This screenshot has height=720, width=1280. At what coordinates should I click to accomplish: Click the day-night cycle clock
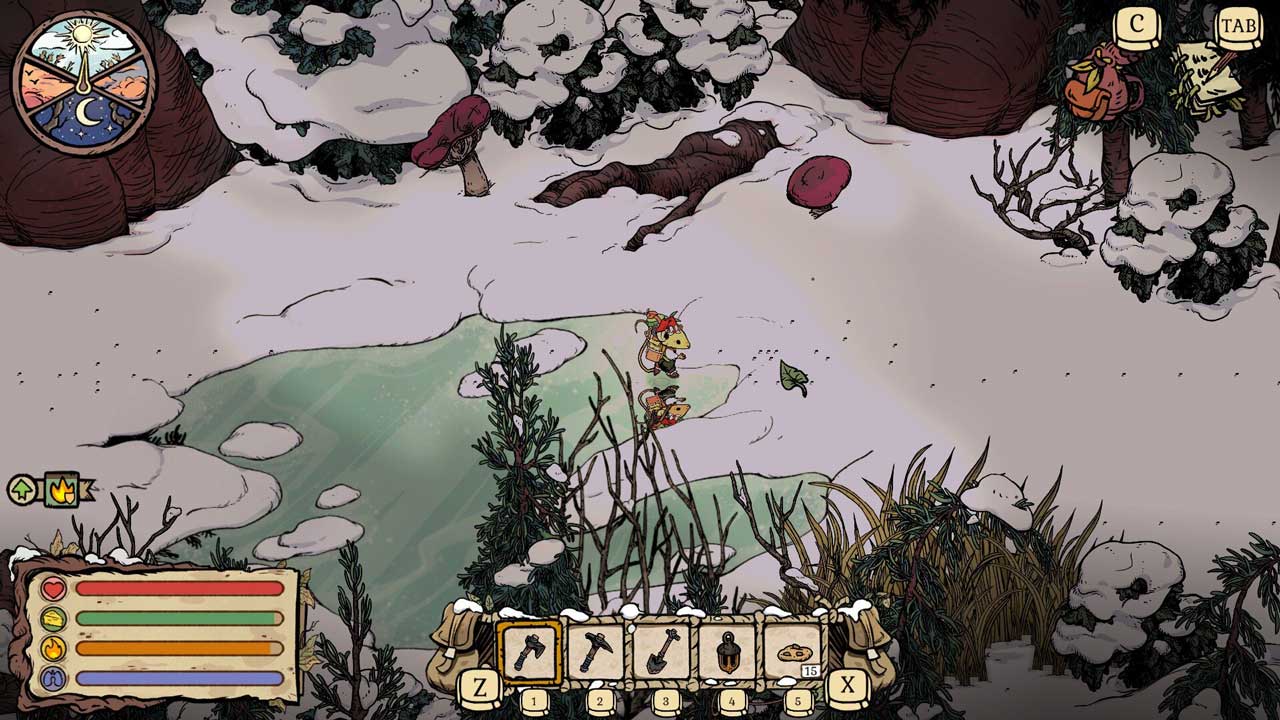pyautogui.click(x=83, y=82)
